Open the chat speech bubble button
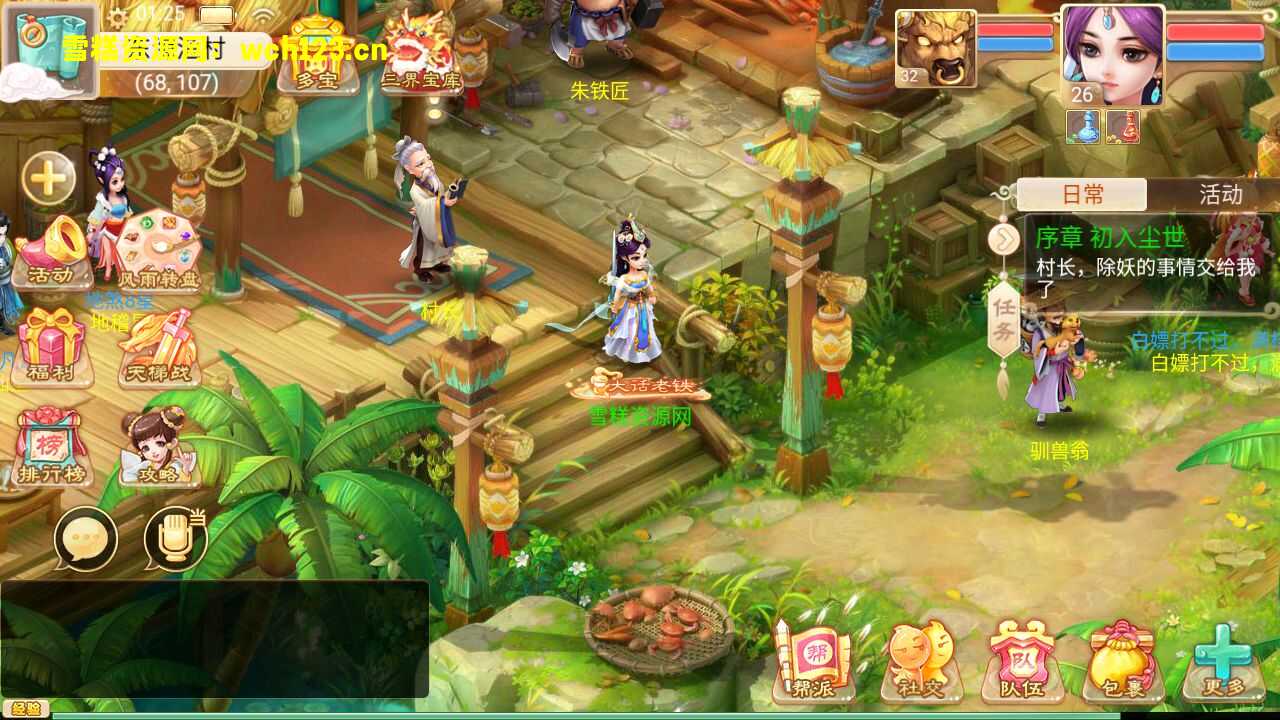 (85, 539)
